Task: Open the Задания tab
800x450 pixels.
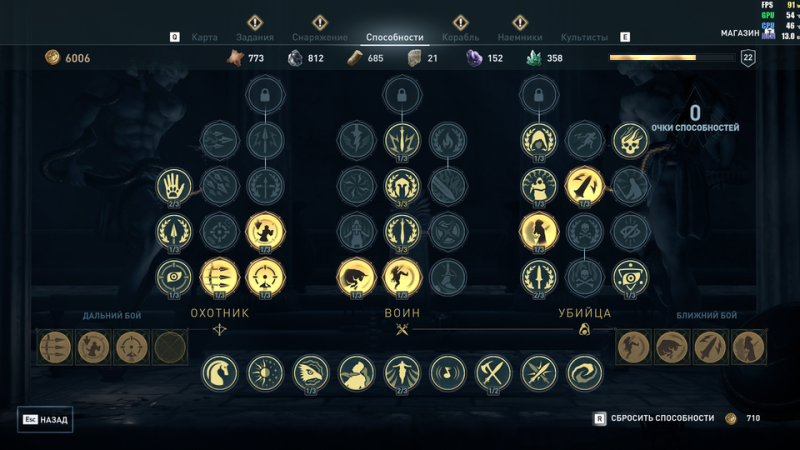Action: pyautogui.click(x=254, y=37)
